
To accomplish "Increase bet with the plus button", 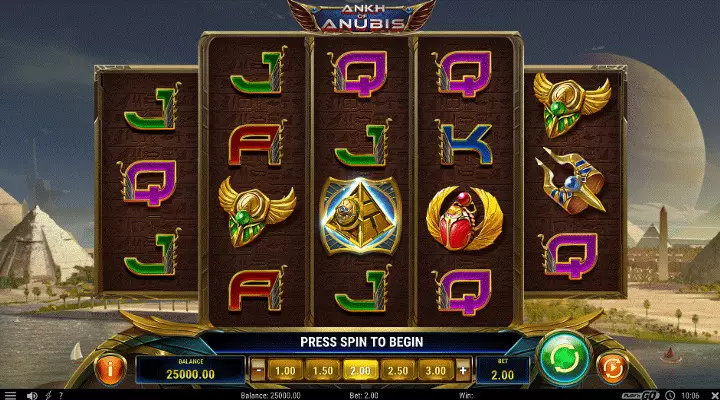I will tap(463, 370).
